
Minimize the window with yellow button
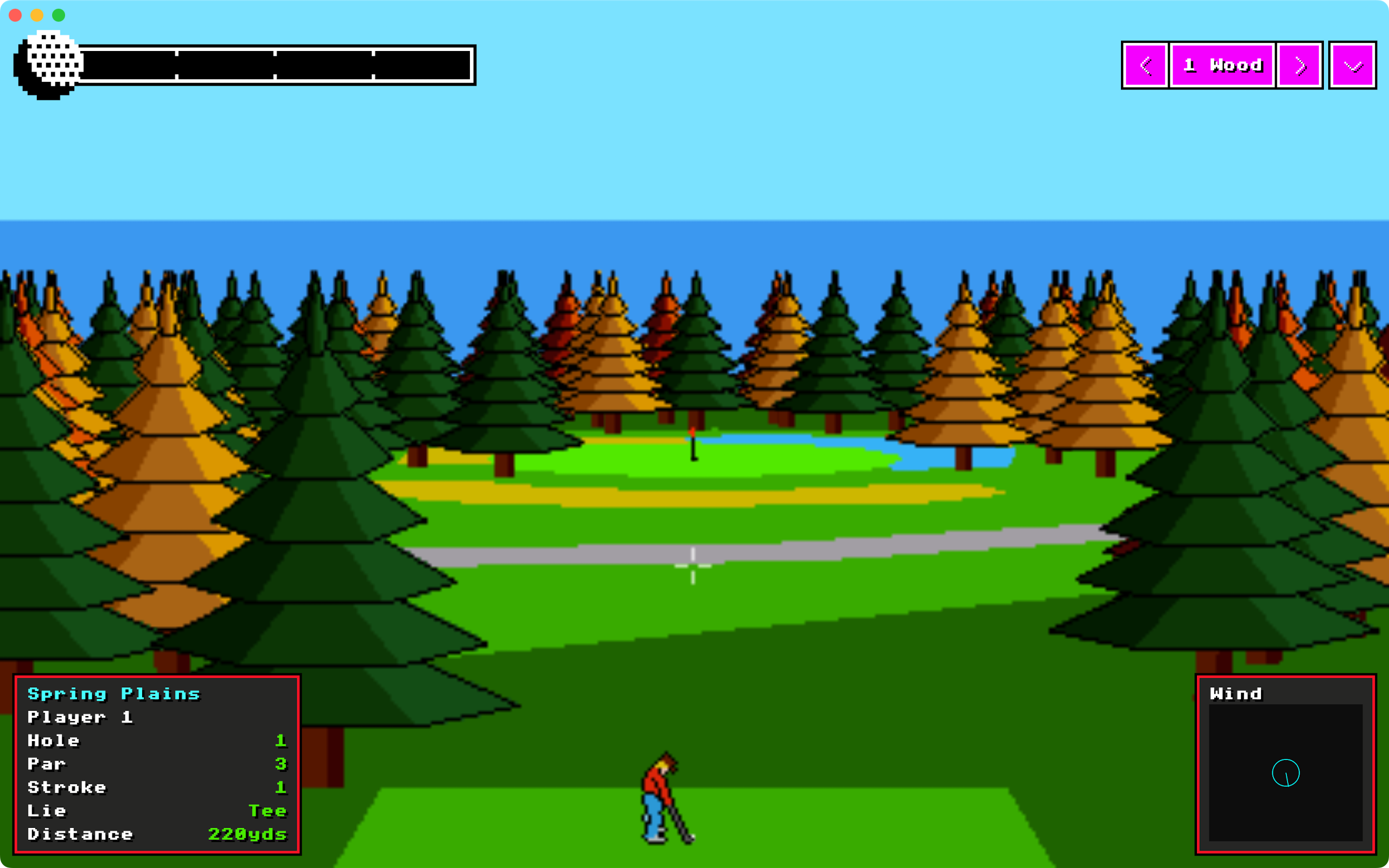click(x=37, y=15)
